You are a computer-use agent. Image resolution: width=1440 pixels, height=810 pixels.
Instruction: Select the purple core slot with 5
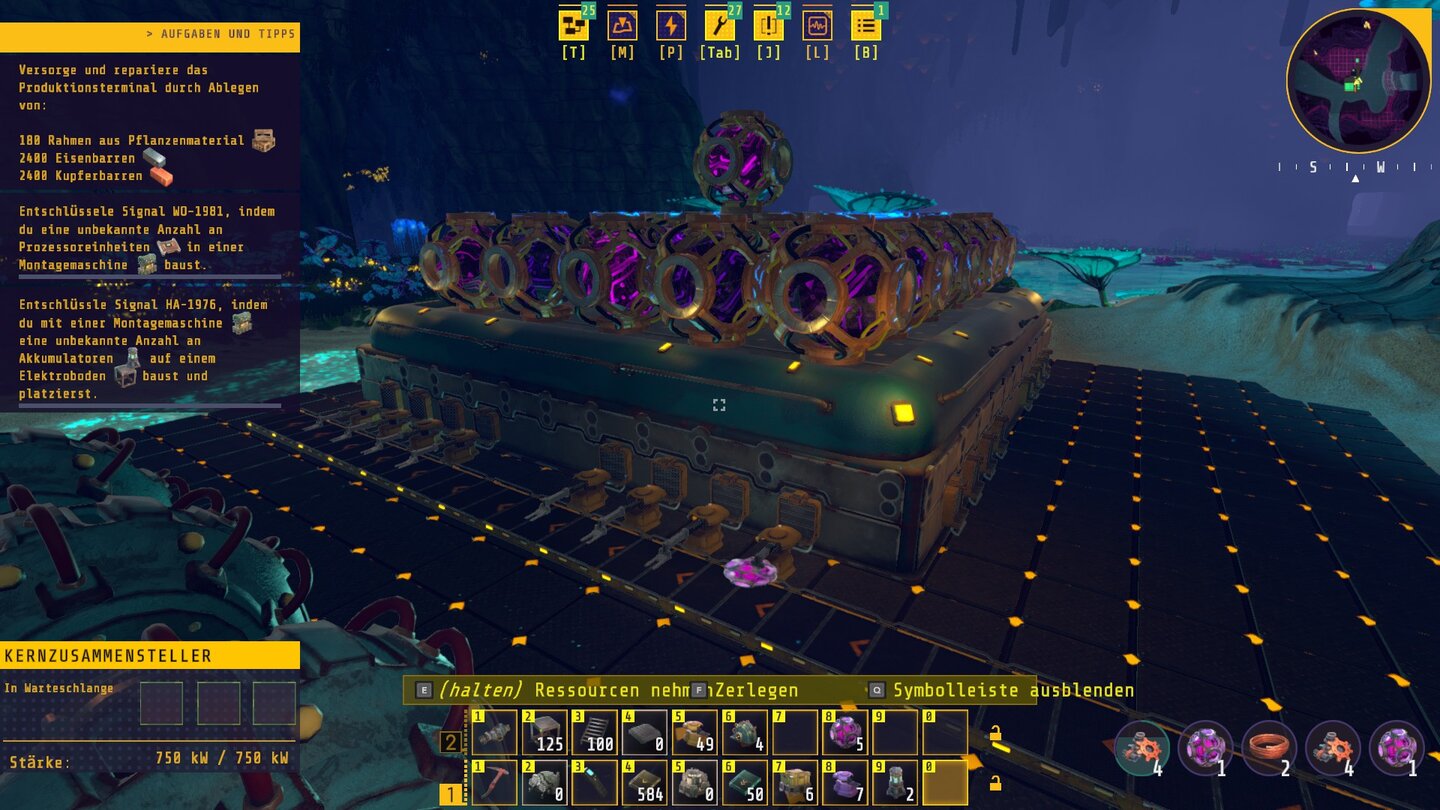tap(845, 732)
